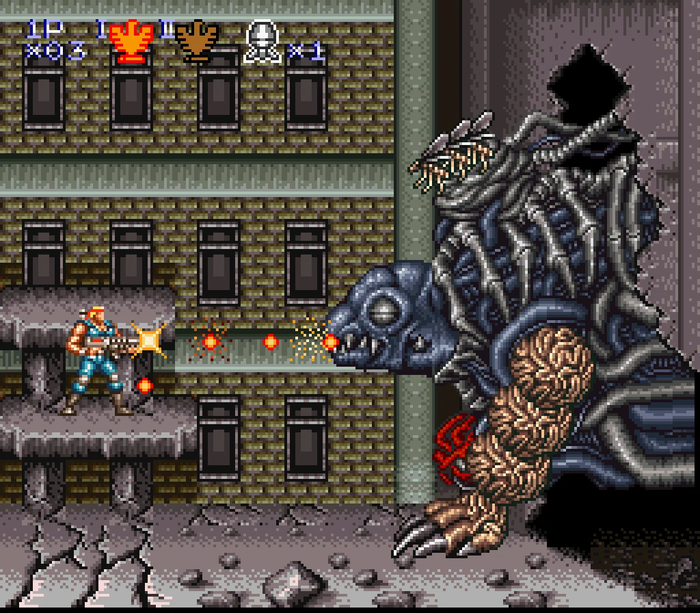The image size is (700, 613).
Task: Click the smart bomb icon
Action: tap(261, 42)
